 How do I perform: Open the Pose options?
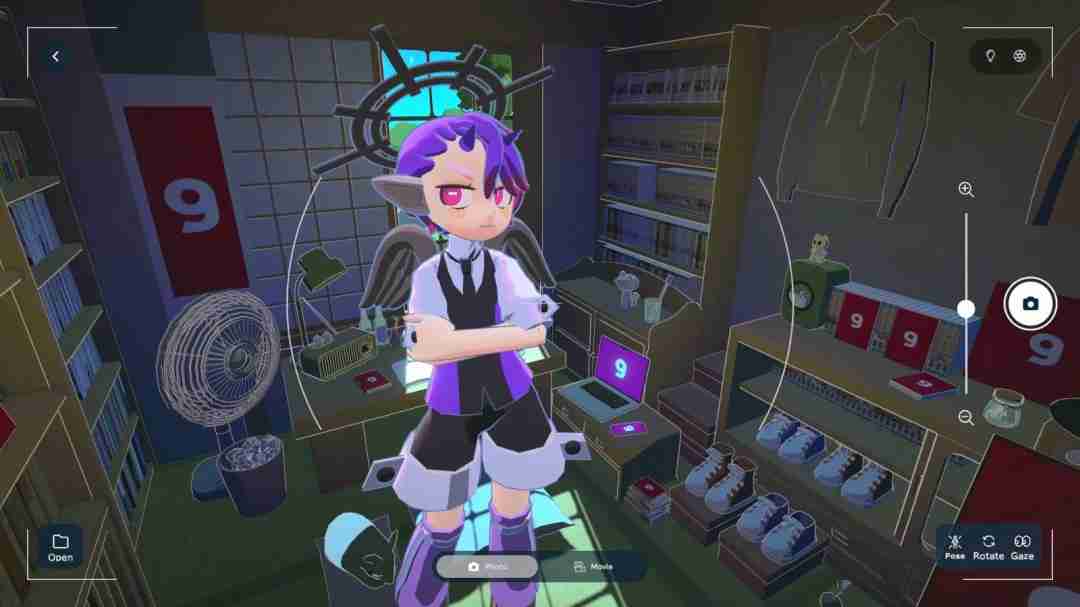coord(955,546)
